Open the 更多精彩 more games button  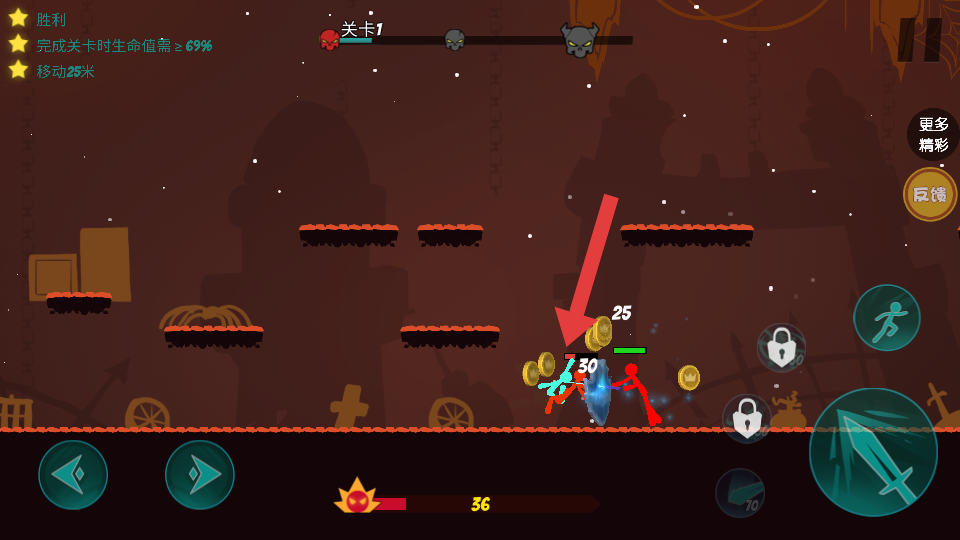(x=933, y=134)
